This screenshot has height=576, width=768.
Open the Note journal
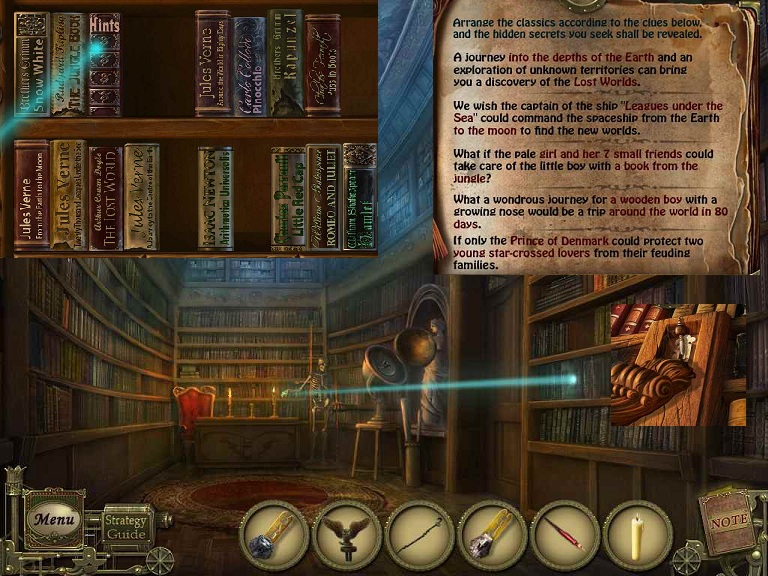click(726, 521)
